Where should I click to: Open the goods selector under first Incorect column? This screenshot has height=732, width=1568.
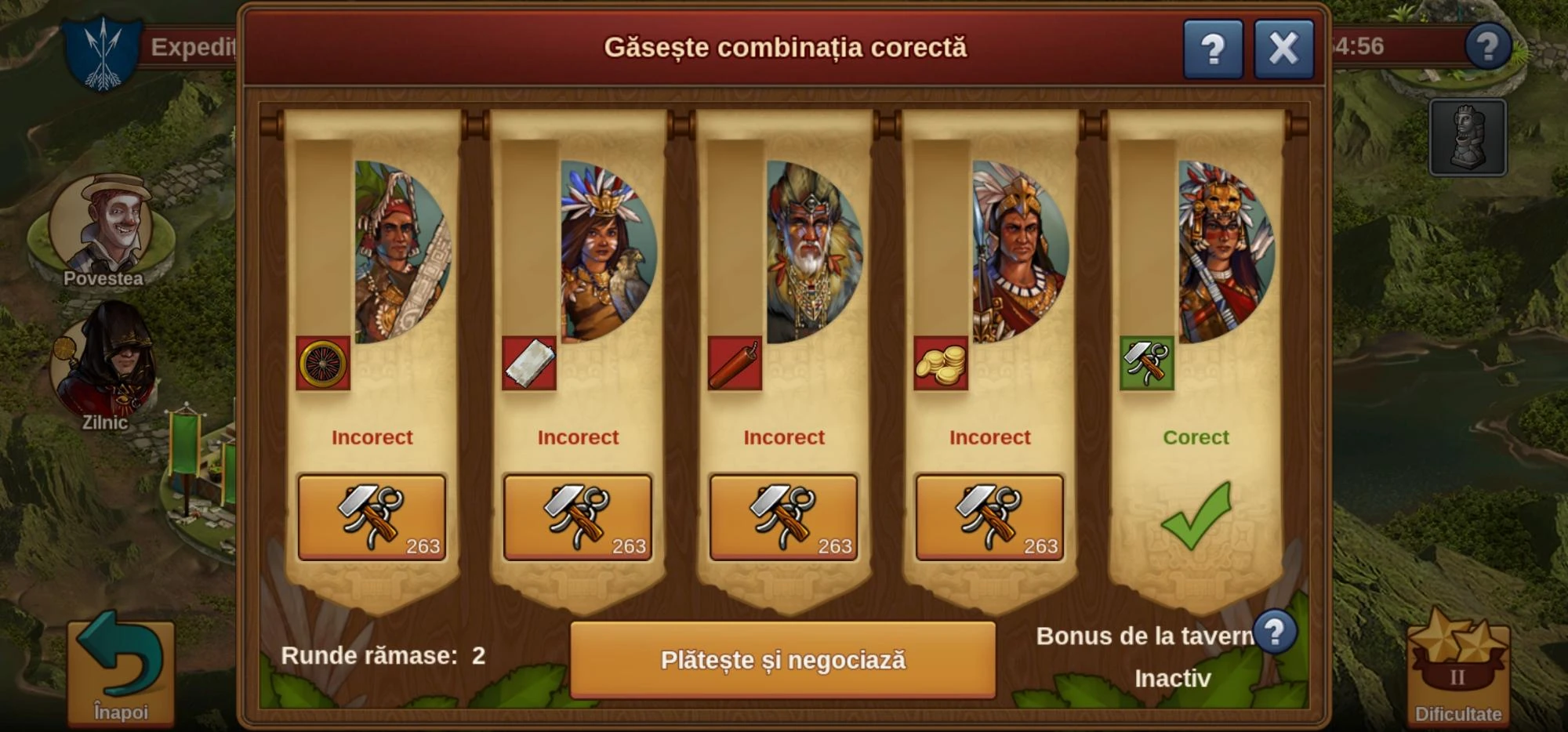pos(372,519)
